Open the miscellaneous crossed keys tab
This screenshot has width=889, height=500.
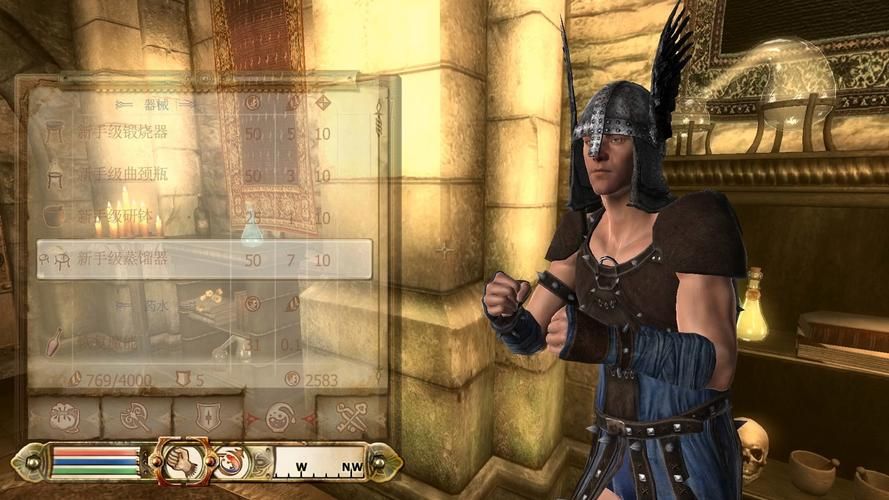pyautogui.click(x=351, y=417)
